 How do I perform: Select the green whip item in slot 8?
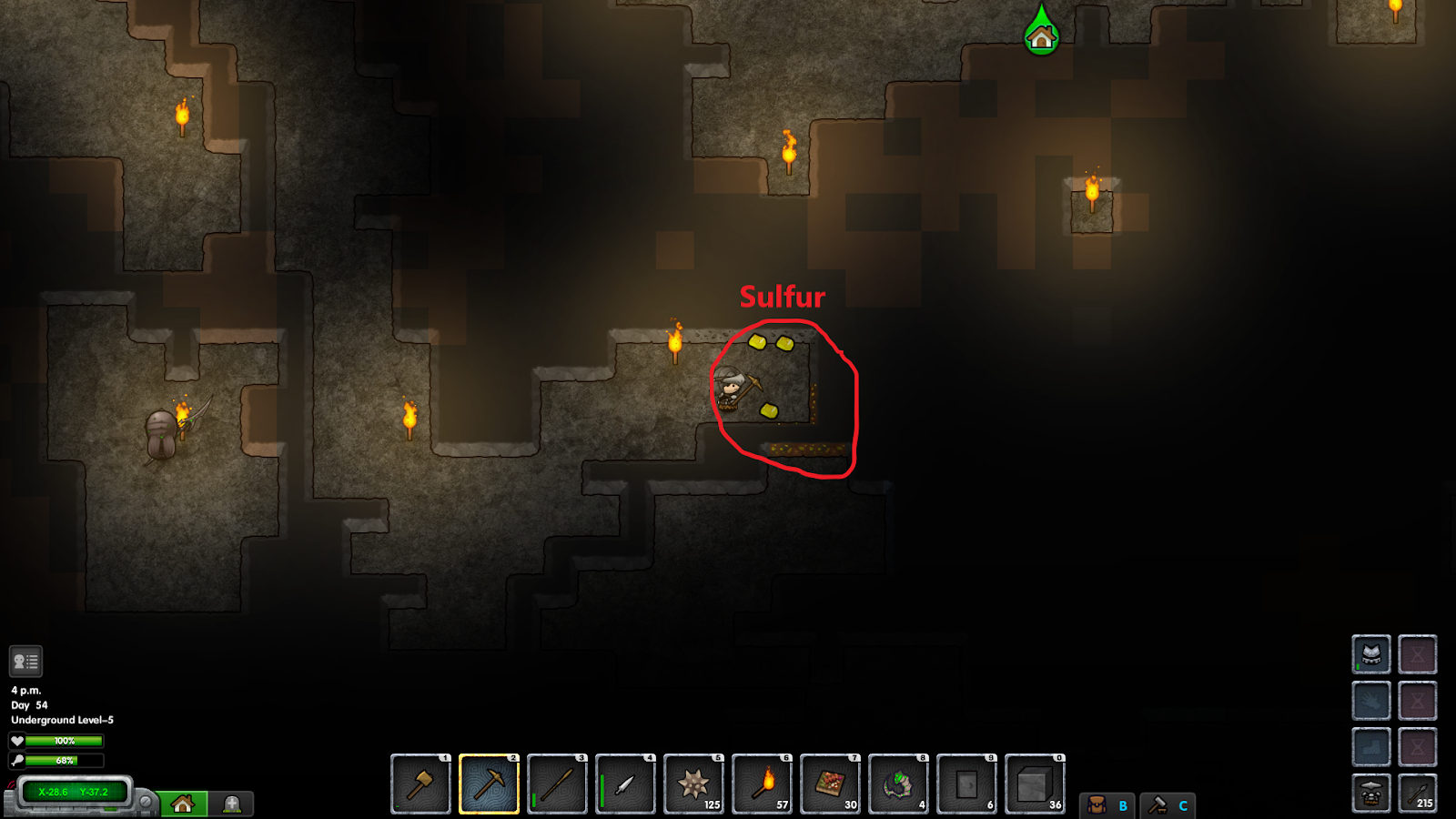(898, 784)
